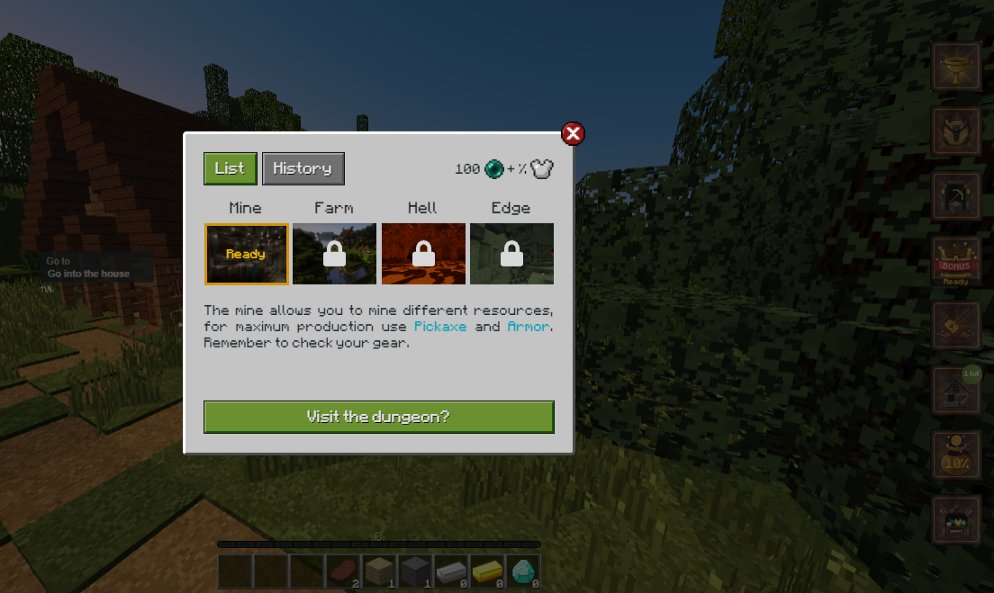
Task: Select the diamond hotbar slot
Action: [523, 571]
